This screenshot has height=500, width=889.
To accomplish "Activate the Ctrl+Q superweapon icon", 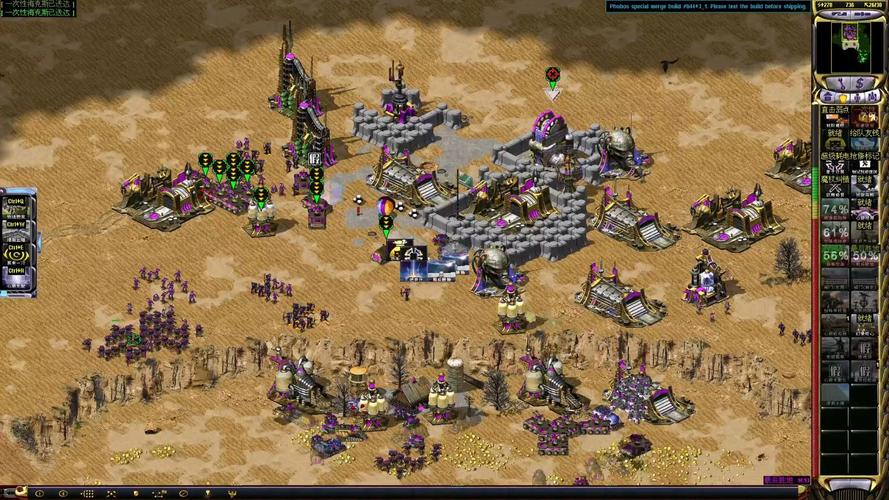I will tap(16, 204).
